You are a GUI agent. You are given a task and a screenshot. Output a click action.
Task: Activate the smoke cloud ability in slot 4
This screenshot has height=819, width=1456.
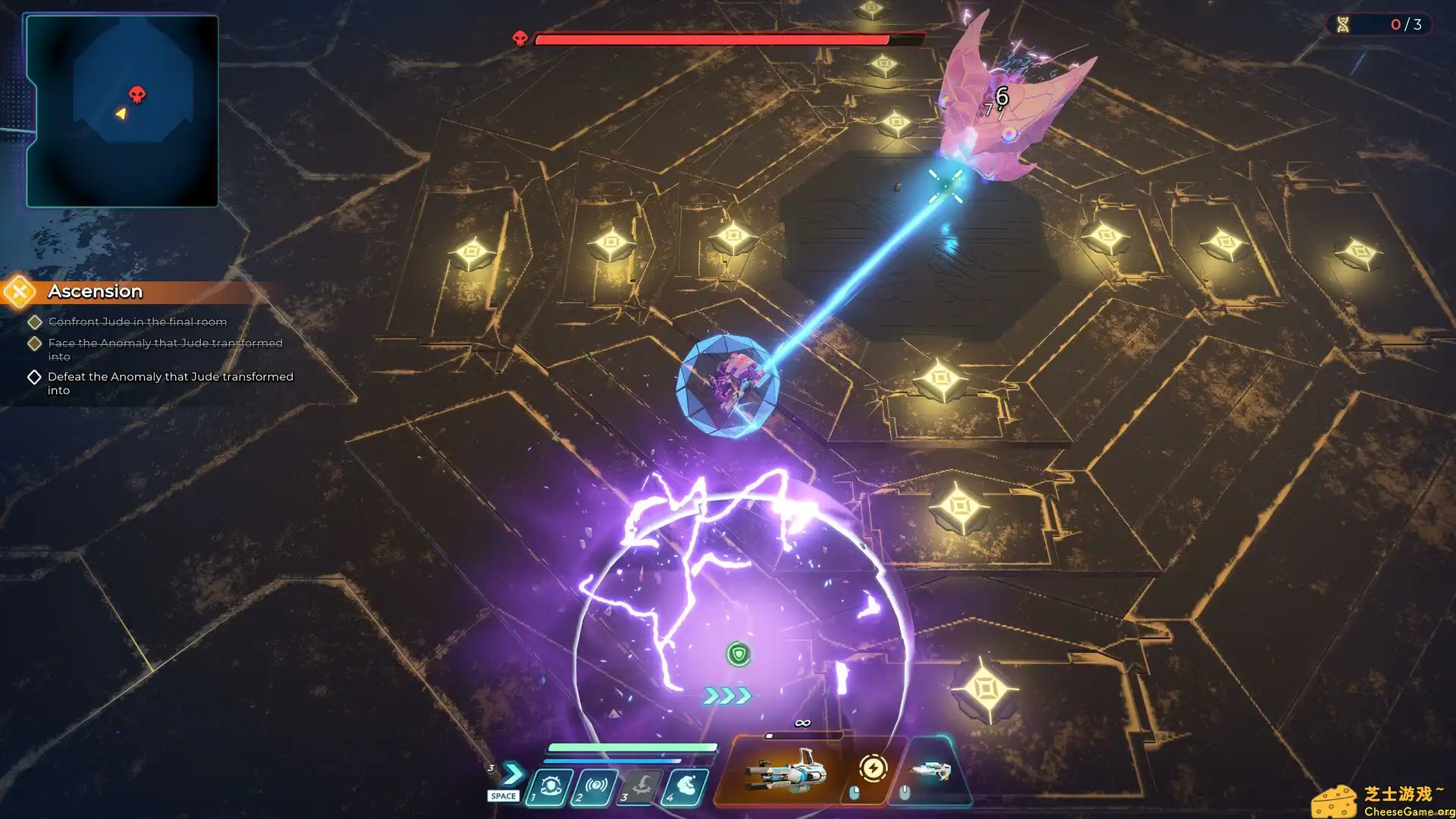pos(686,786)
